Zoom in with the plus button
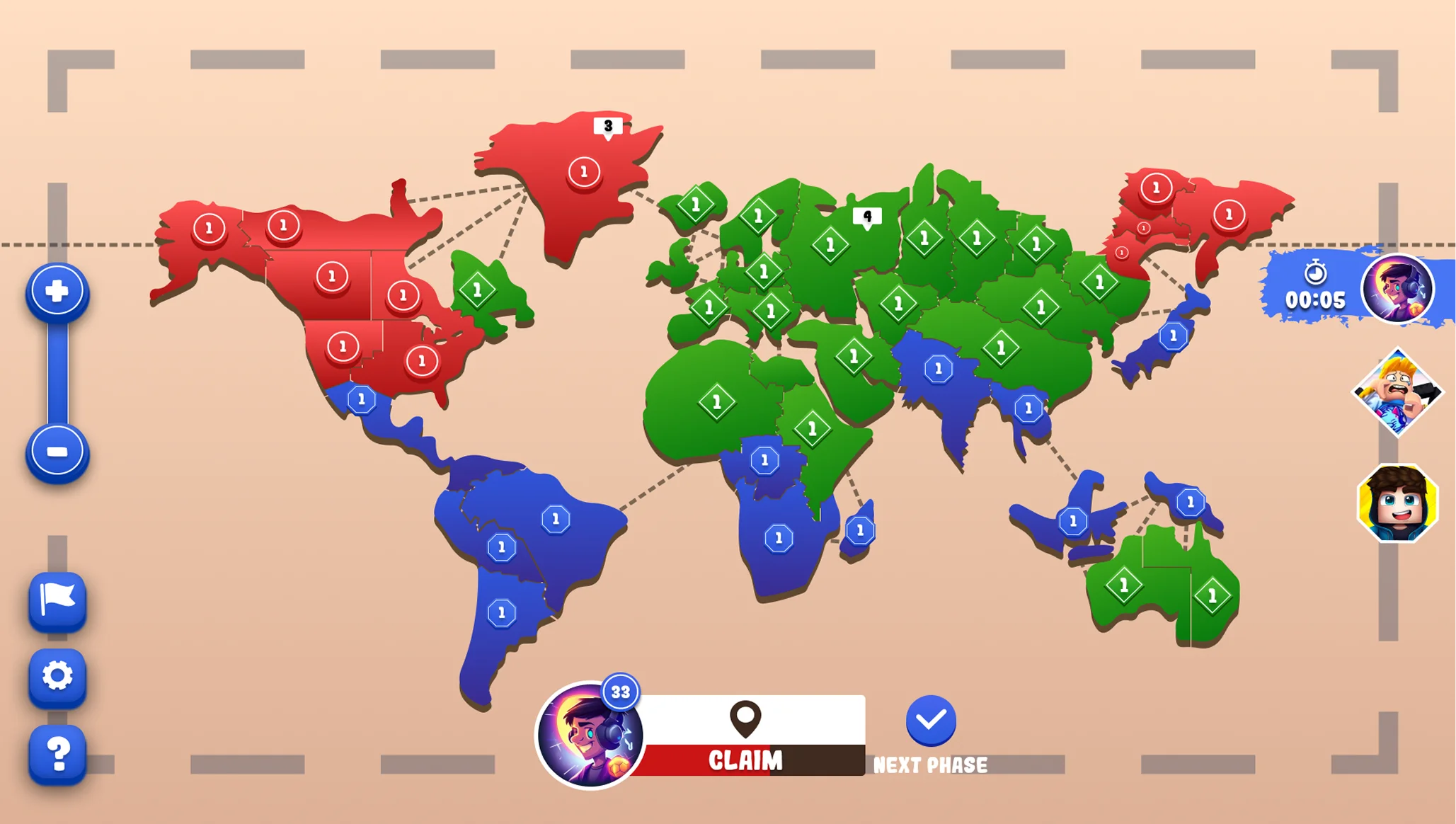The image size is (1456, 824). pyautogui.click(x=57, y=291)
